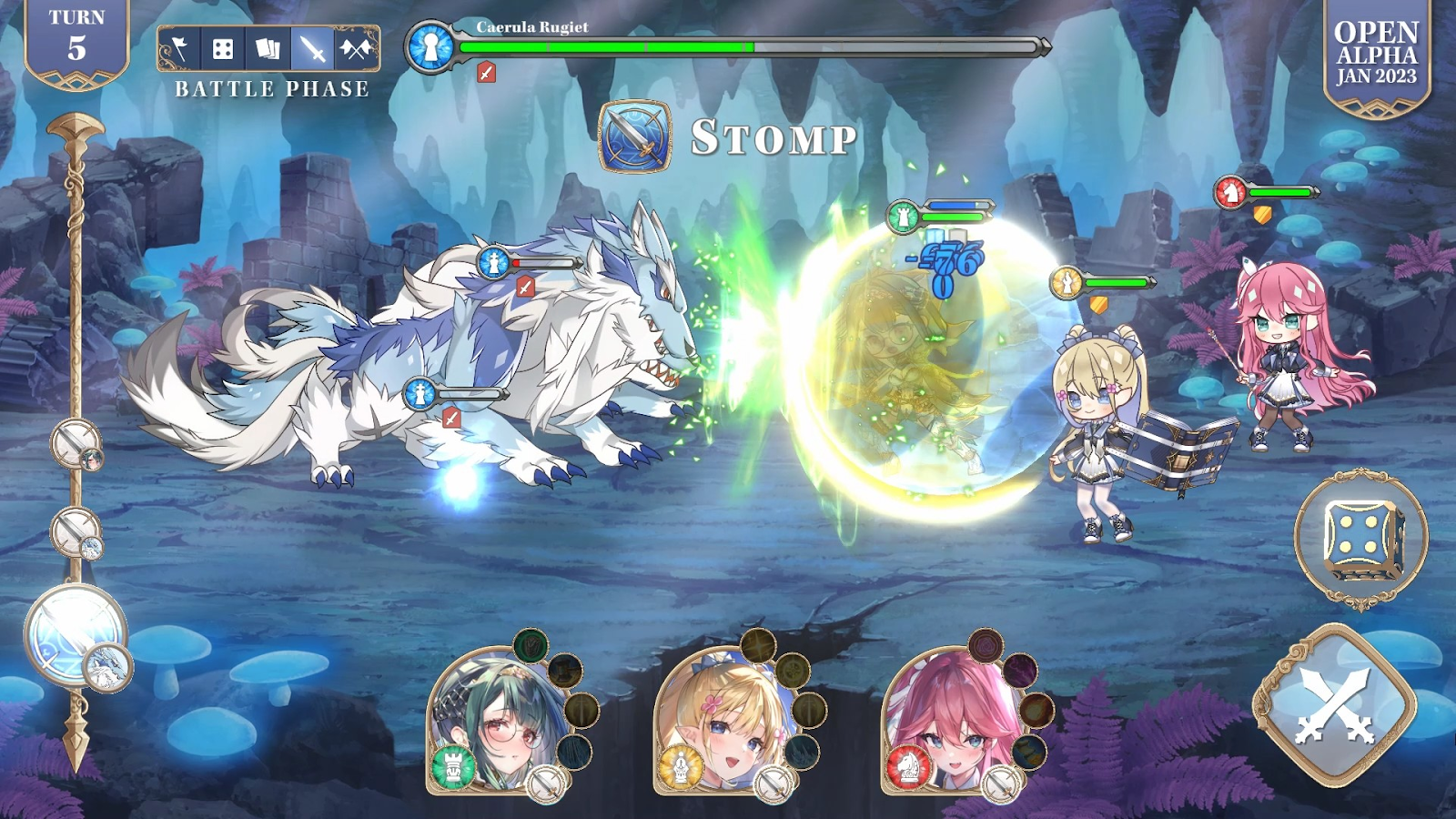The height and width of the screenshot is (819, 1456).
Task: Select the highlighted sword battle phase icon
Action: click(312, 48)
